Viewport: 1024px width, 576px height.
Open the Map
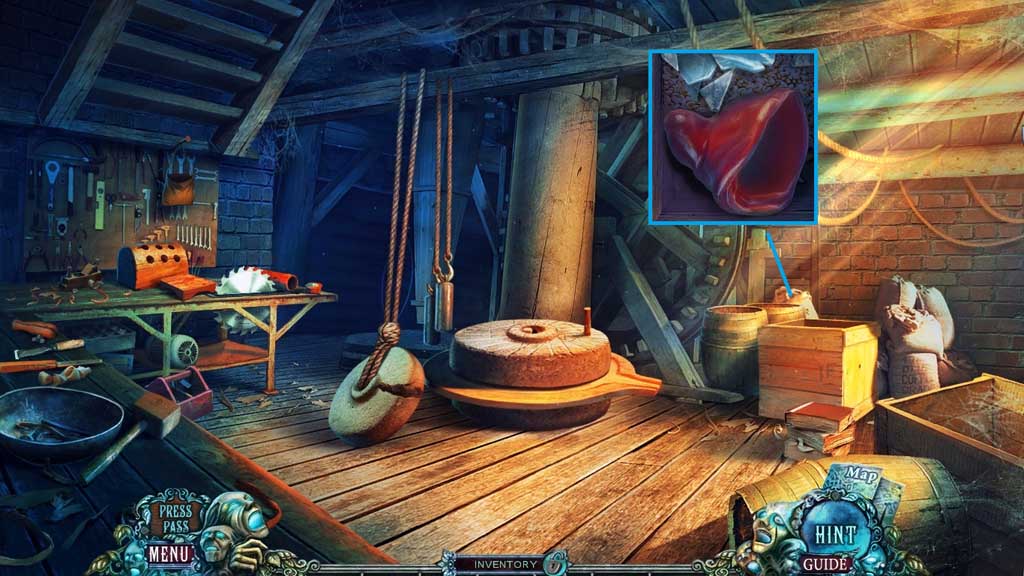point(852,476)
